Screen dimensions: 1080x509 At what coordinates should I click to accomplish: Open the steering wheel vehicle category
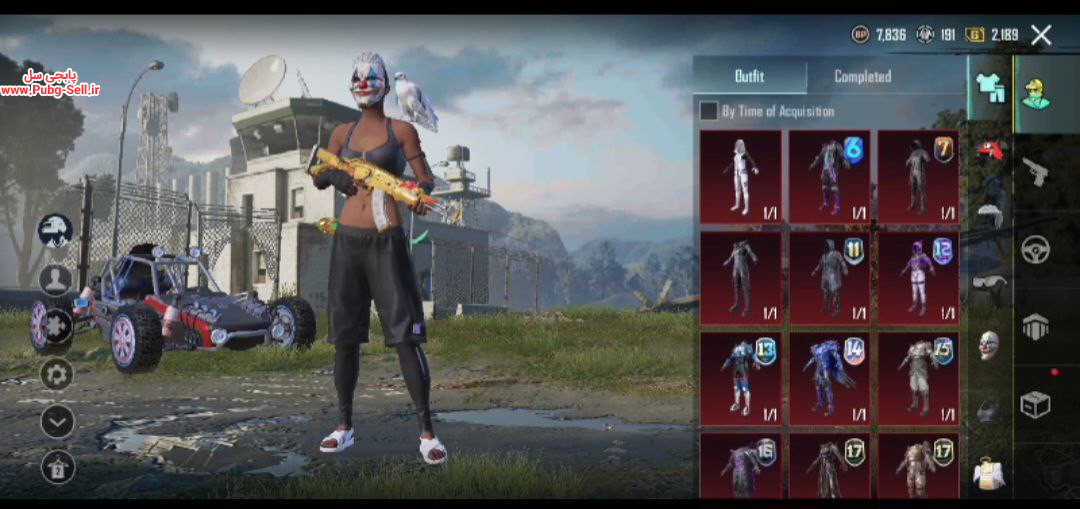coord(1035,248)
